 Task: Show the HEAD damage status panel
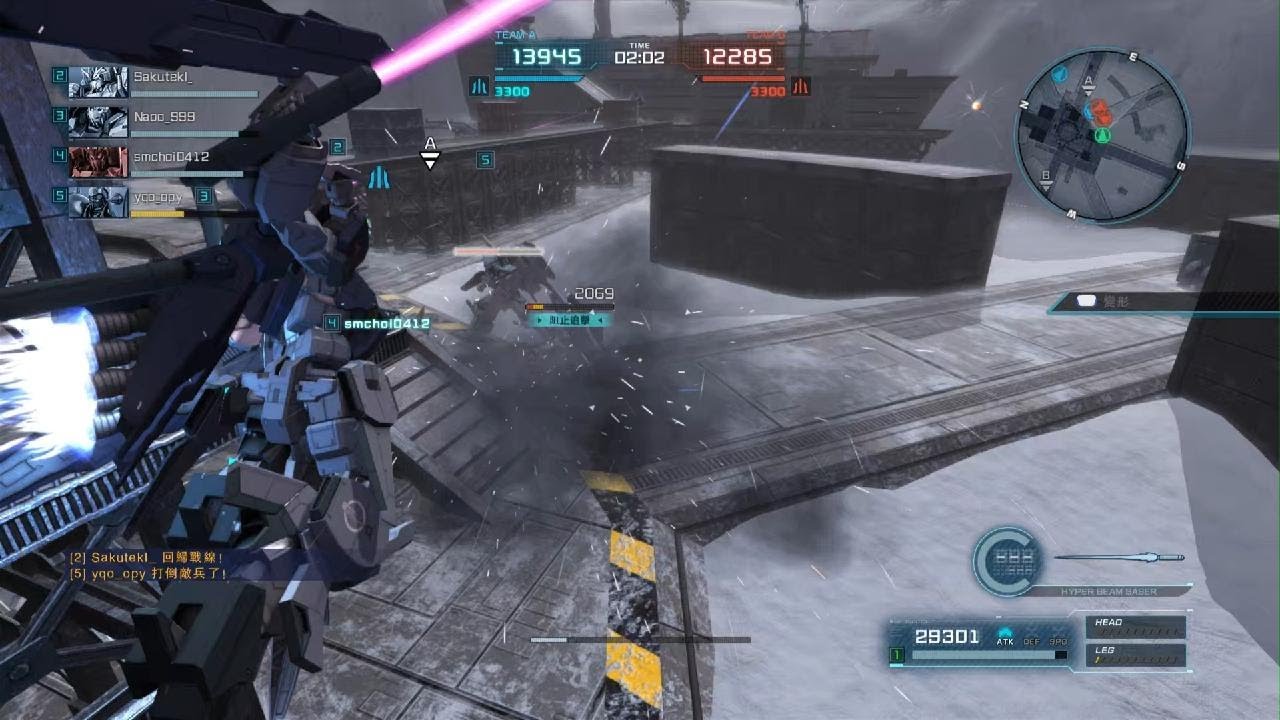(x=1136, y=627)
